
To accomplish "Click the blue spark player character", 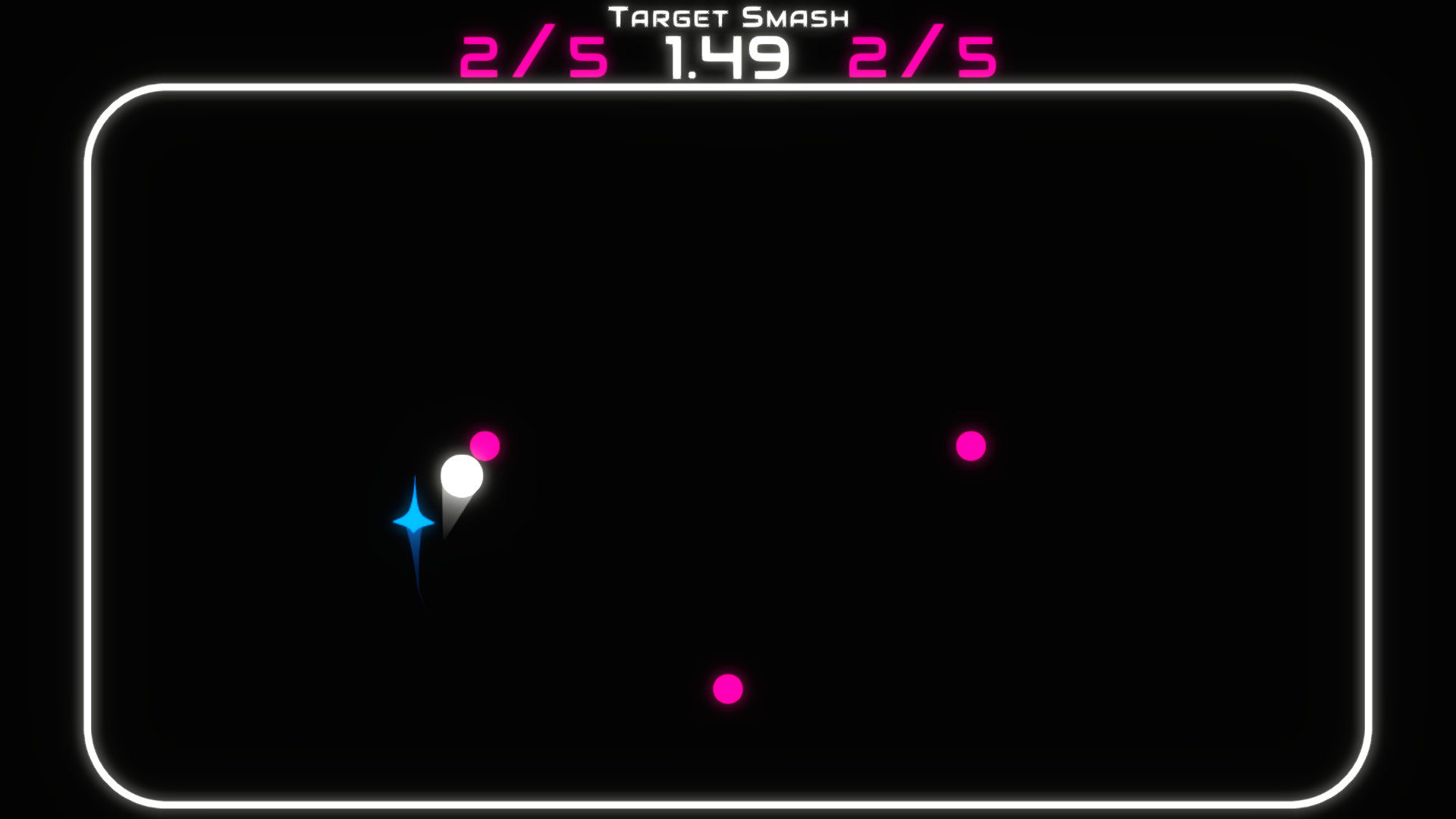I will pyautogui.click(x=414, y=524).
